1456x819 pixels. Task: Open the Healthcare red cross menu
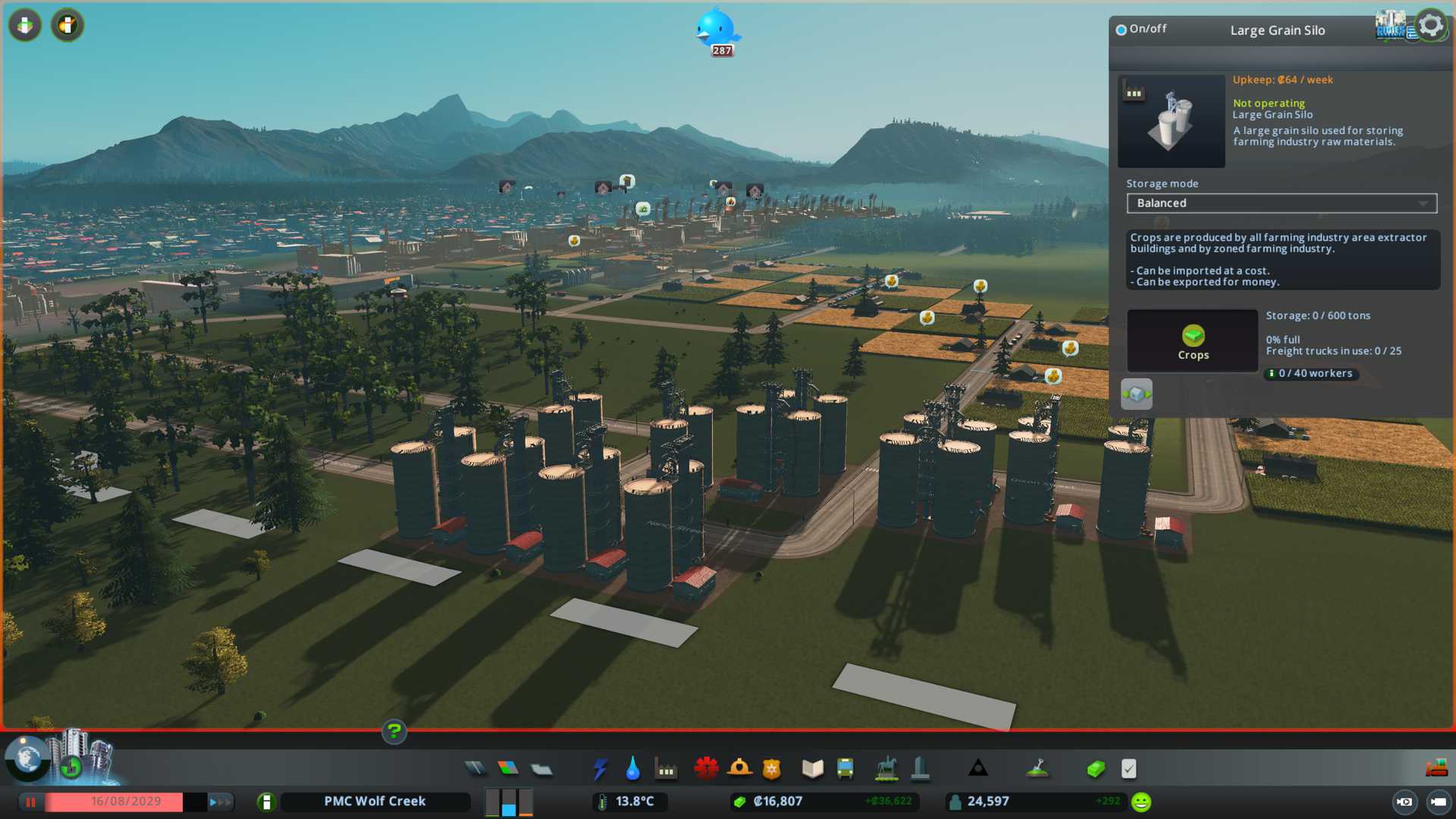coord(706,769)
